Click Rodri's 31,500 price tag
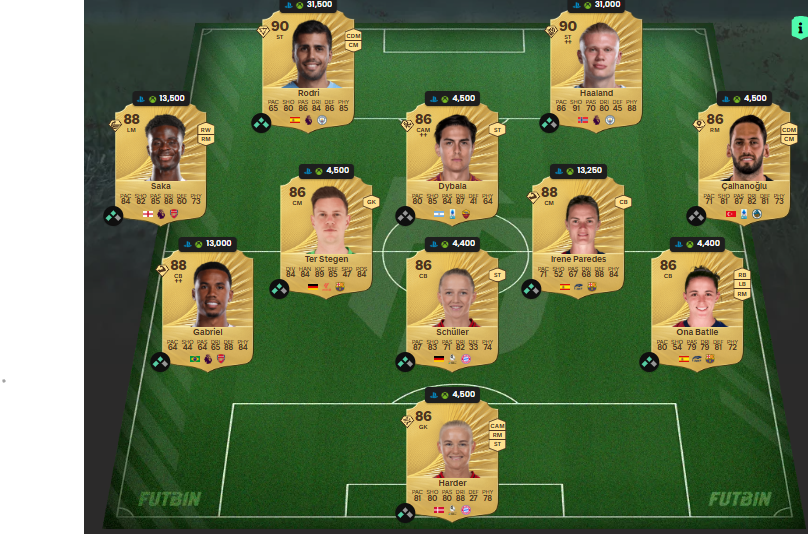This screenshot has width=808, height=534. point(308,5)
